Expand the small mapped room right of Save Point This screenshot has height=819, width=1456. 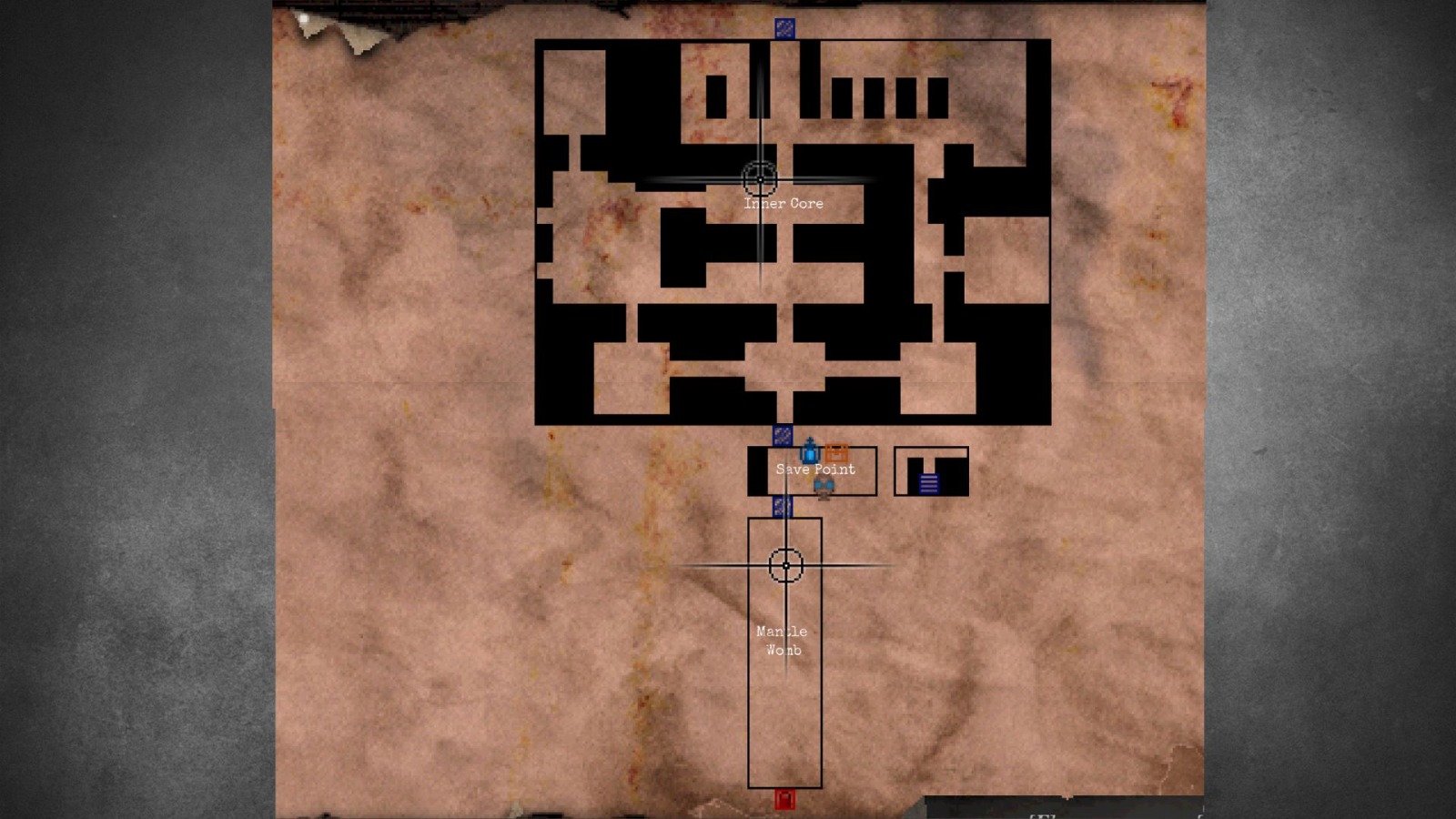point(934,470)
